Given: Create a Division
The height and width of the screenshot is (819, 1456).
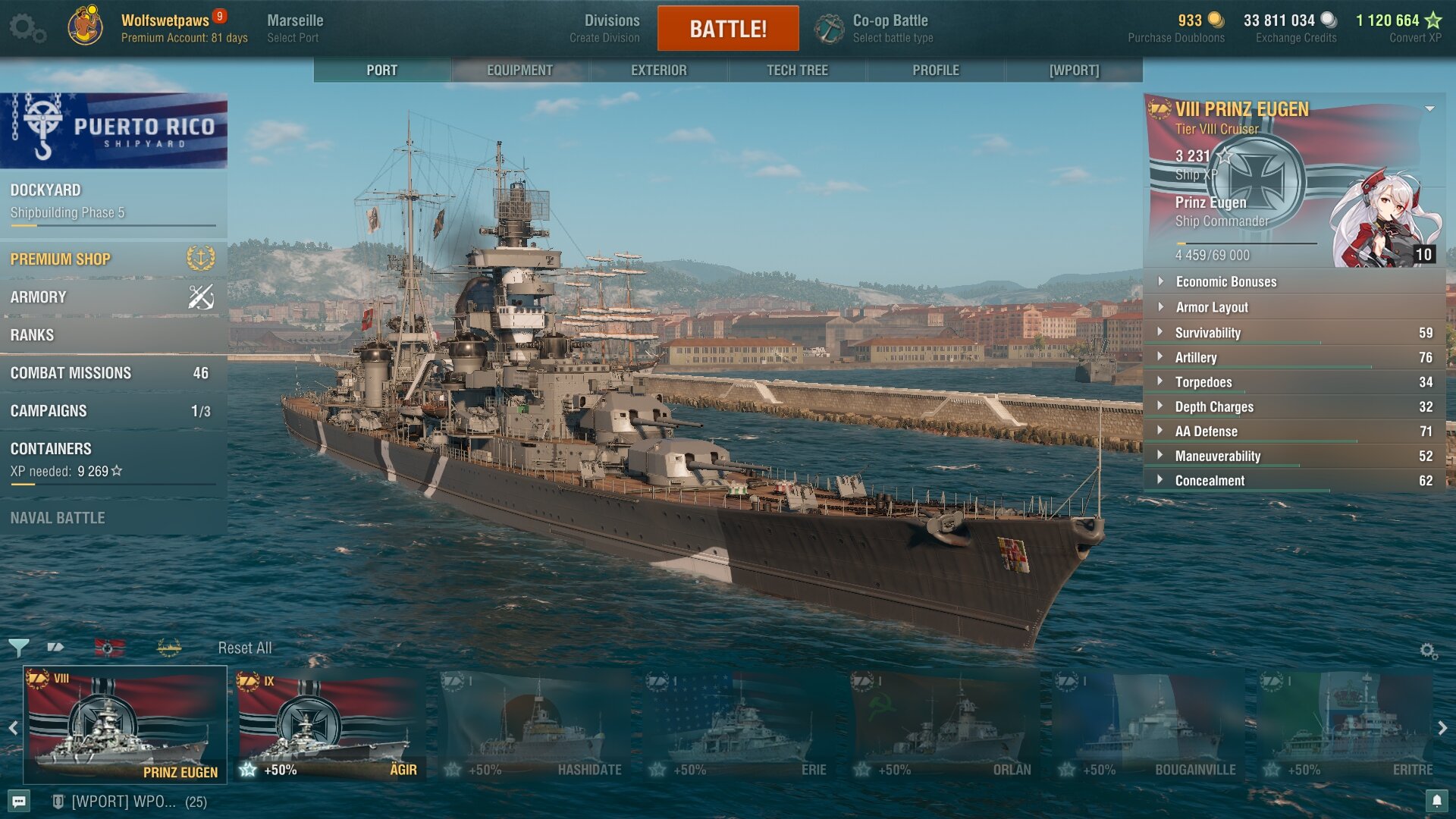Looking at the screenshot, I should [610, 28].
